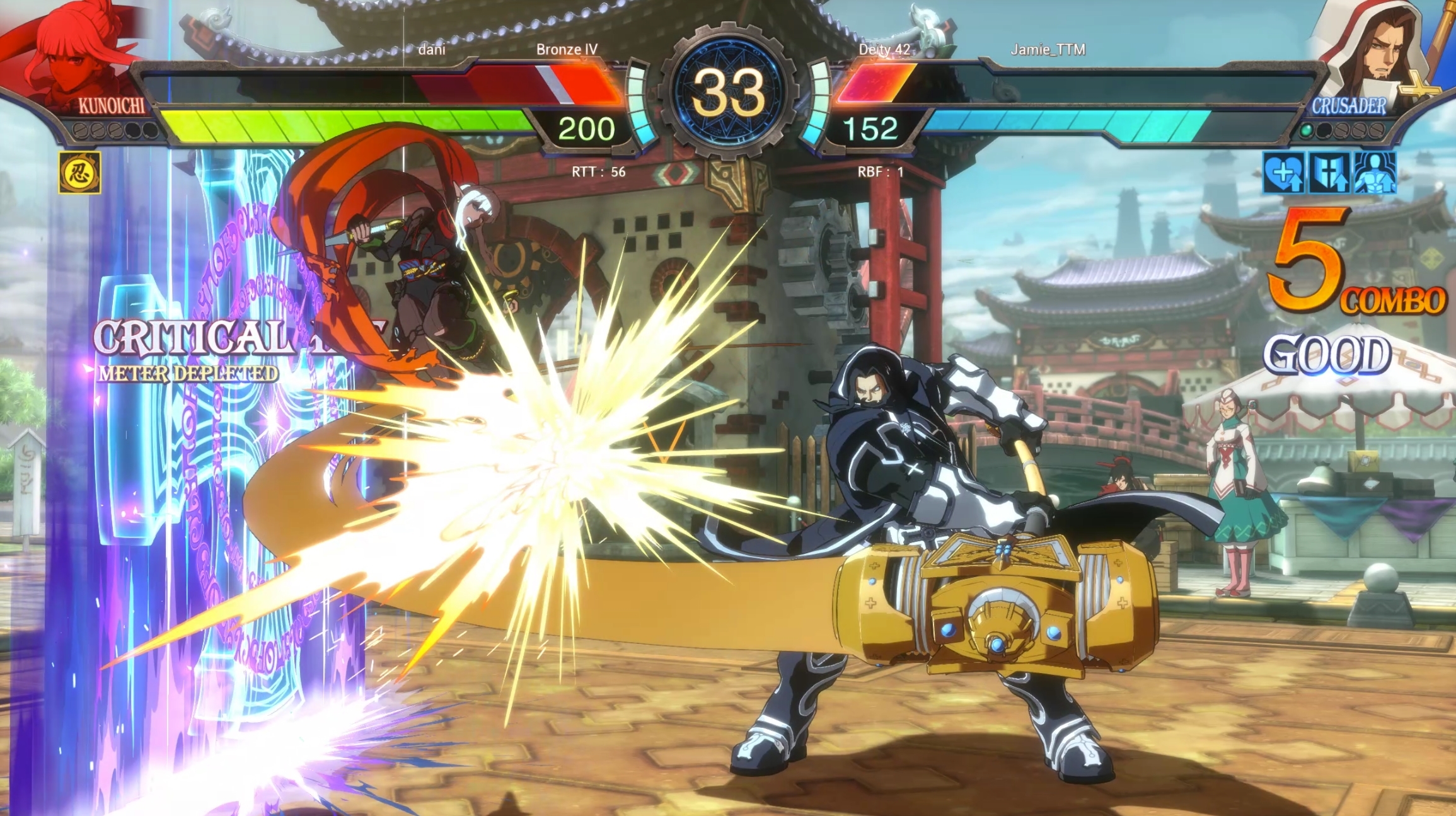Select the blue cross shield buff icon
The width and height of the screenshot is (1456, 816).
click(x=1329, y=172)
